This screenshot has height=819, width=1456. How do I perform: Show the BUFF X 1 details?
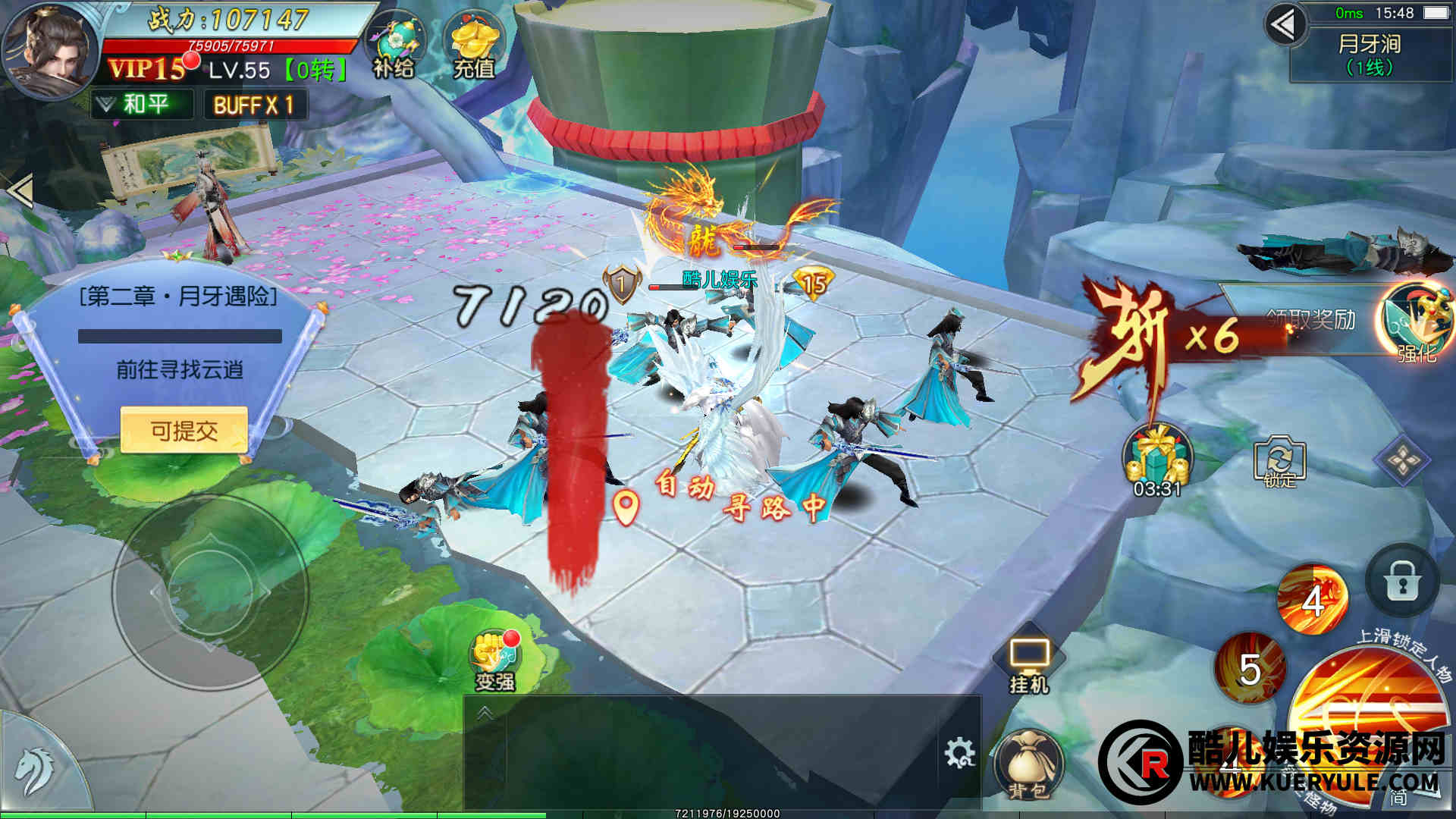[255, 105]
